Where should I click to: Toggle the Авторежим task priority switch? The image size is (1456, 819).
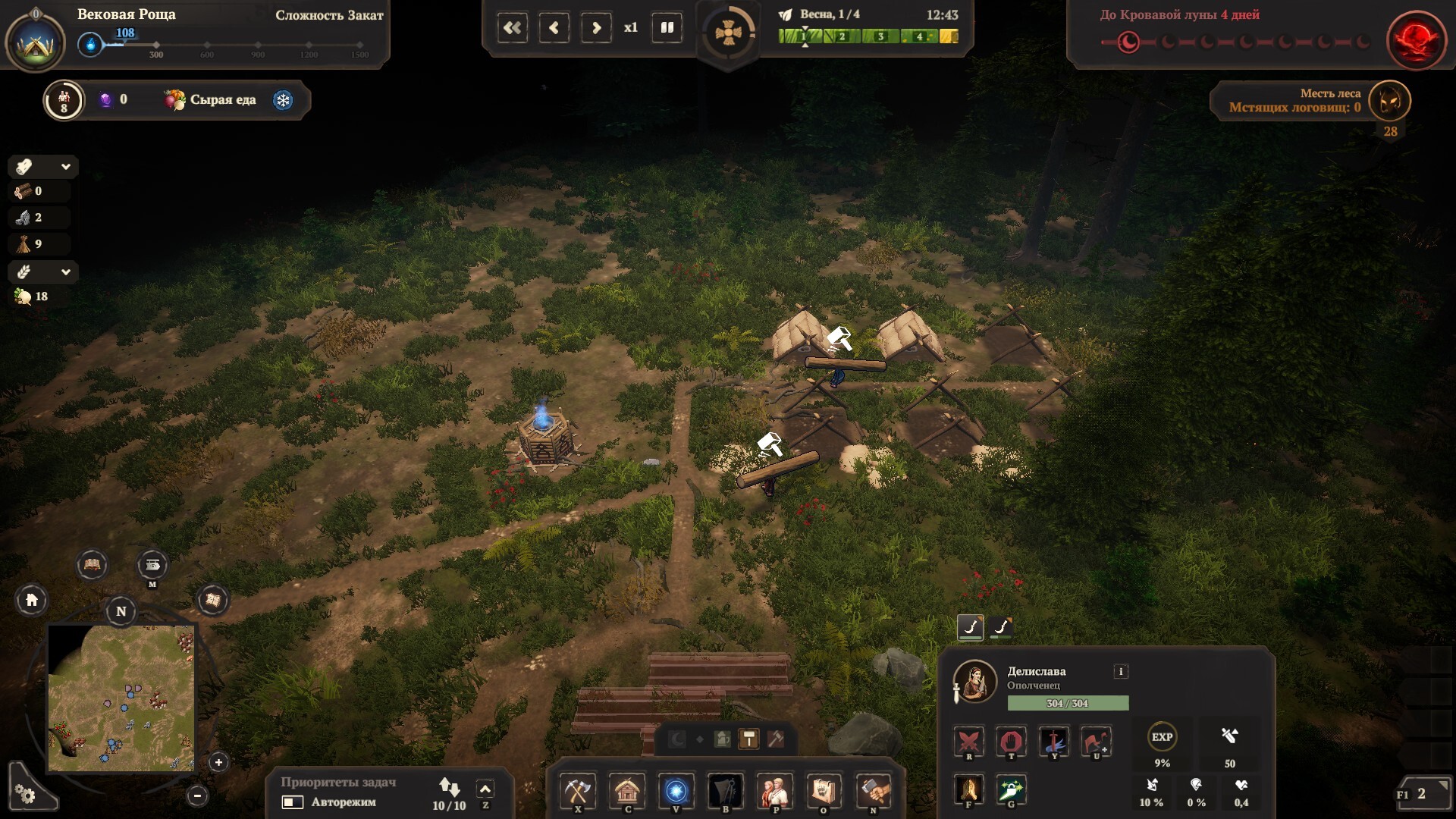coord(293,802)
